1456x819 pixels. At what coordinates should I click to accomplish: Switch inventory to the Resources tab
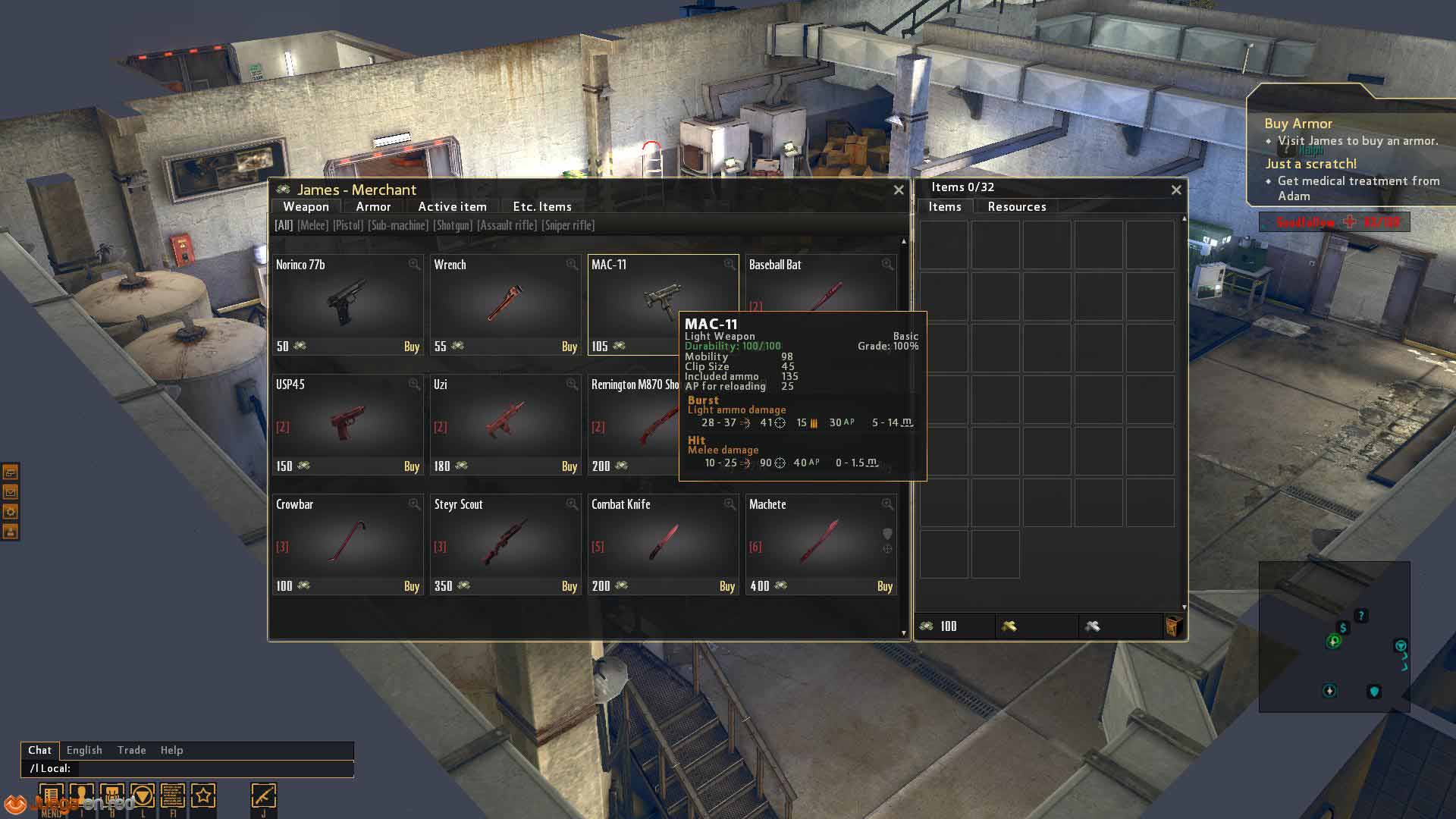1016,207
